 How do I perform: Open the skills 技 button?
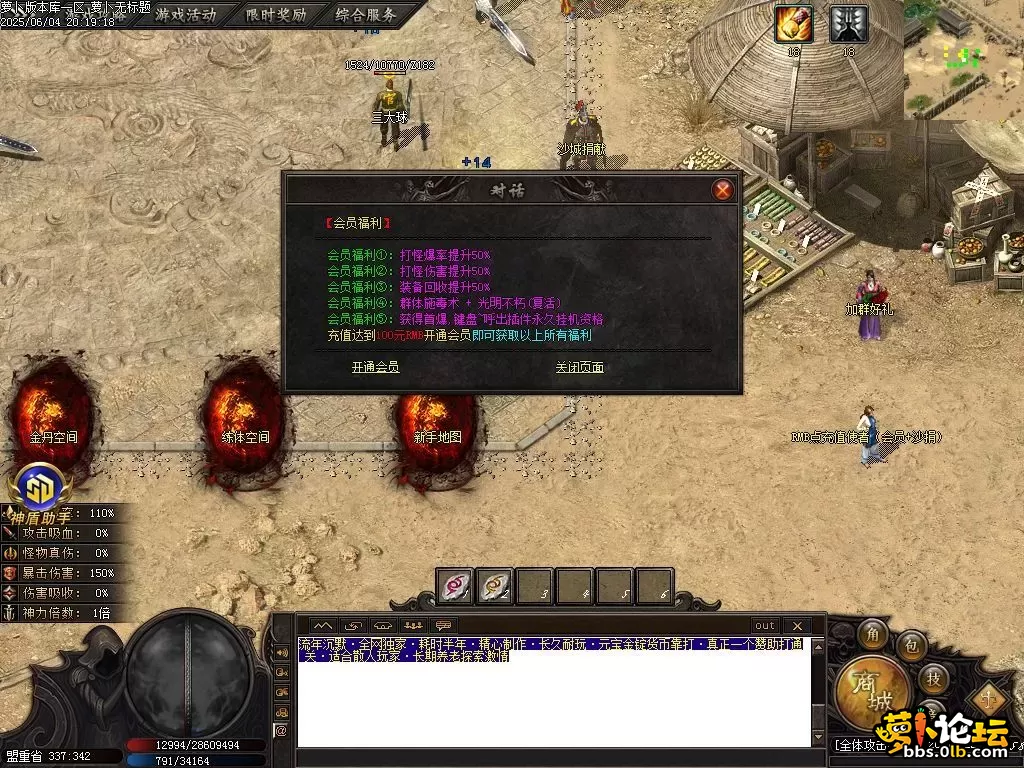[x=932, y=679]
